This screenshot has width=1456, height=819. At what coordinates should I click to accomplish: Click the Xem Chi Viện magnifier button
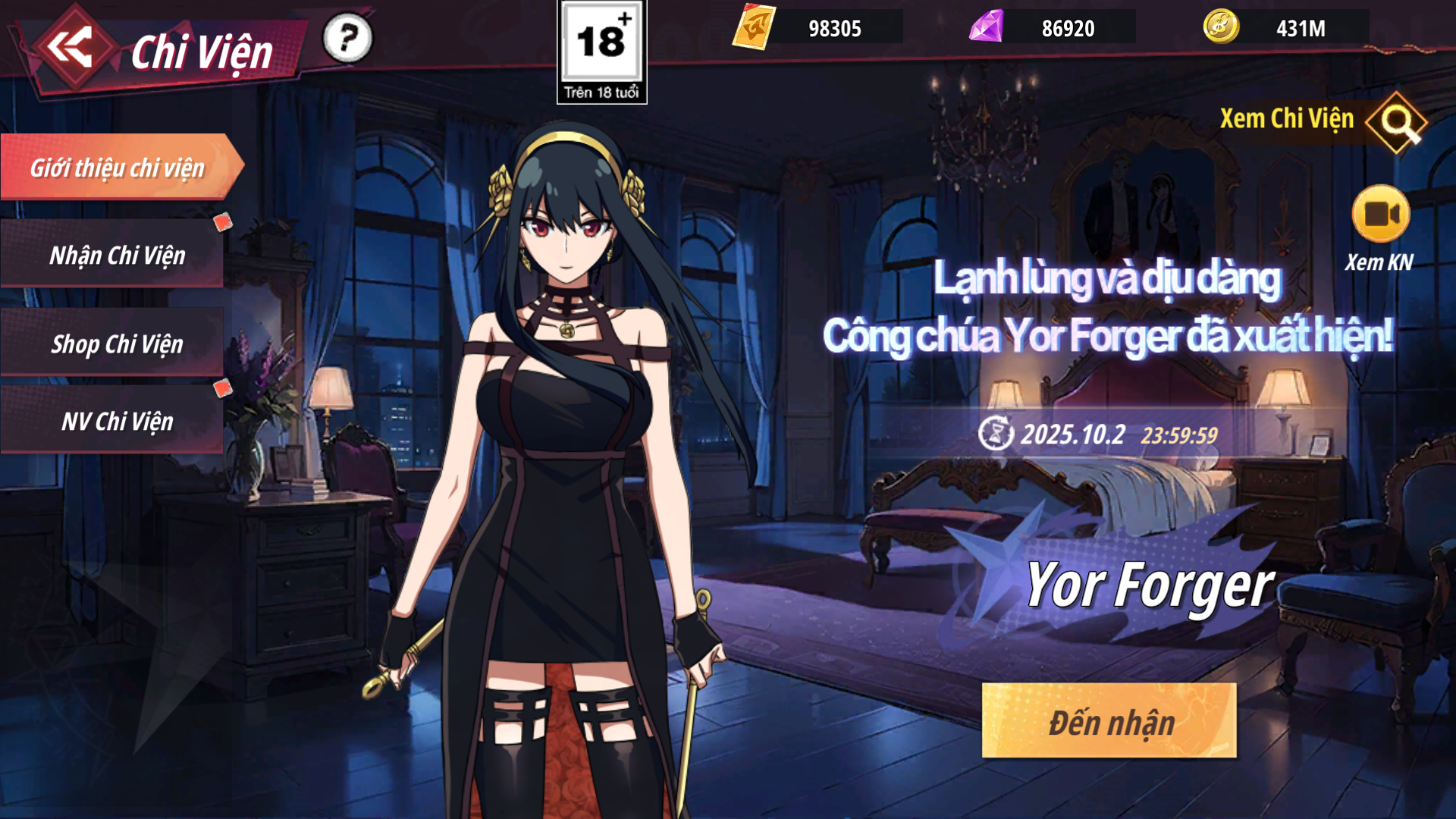point(1397,121)
